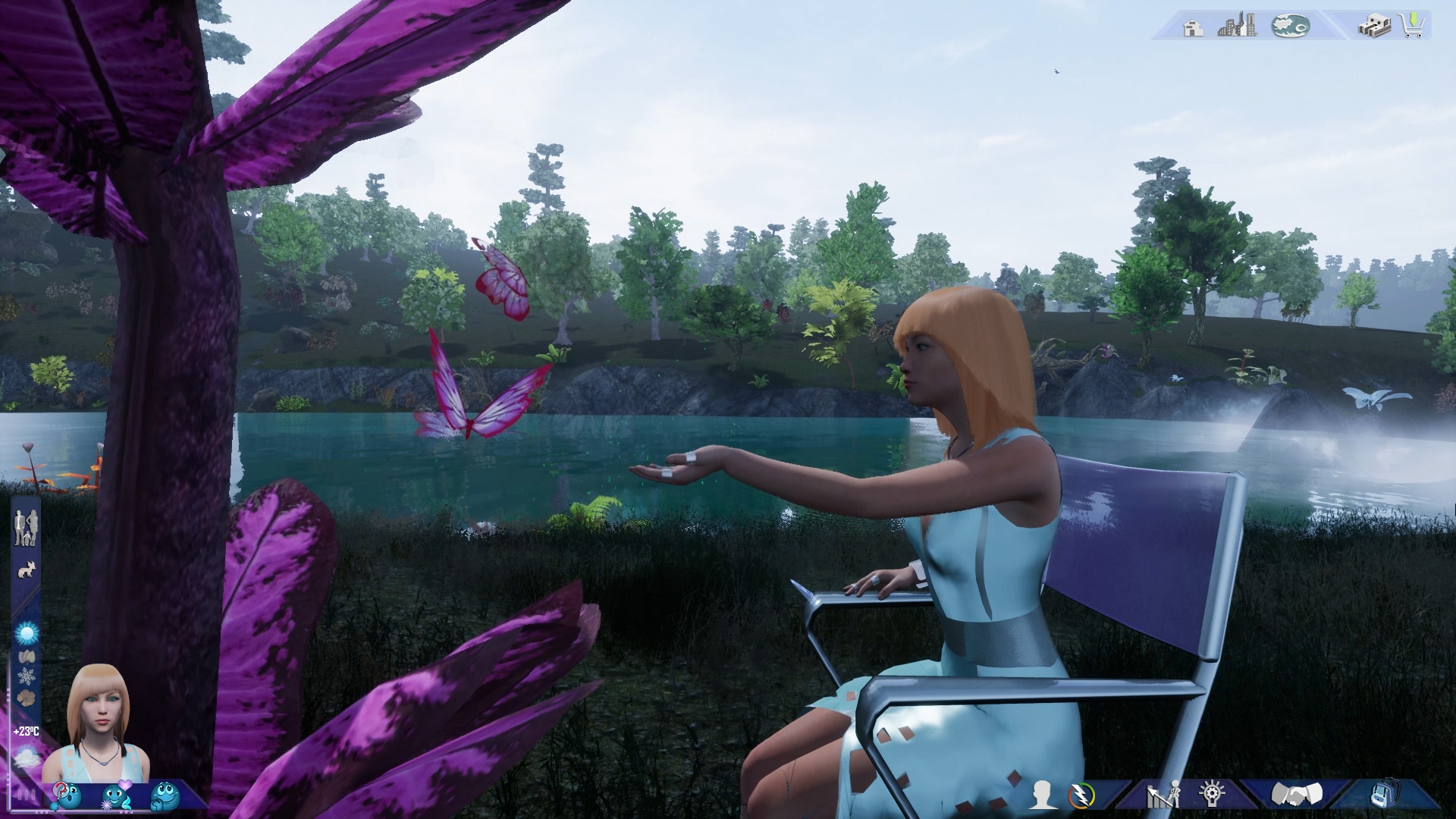Screen dimensions: 1456x819
Task: Open the career progress chart icon
Action: click(x=1163, y=795)
